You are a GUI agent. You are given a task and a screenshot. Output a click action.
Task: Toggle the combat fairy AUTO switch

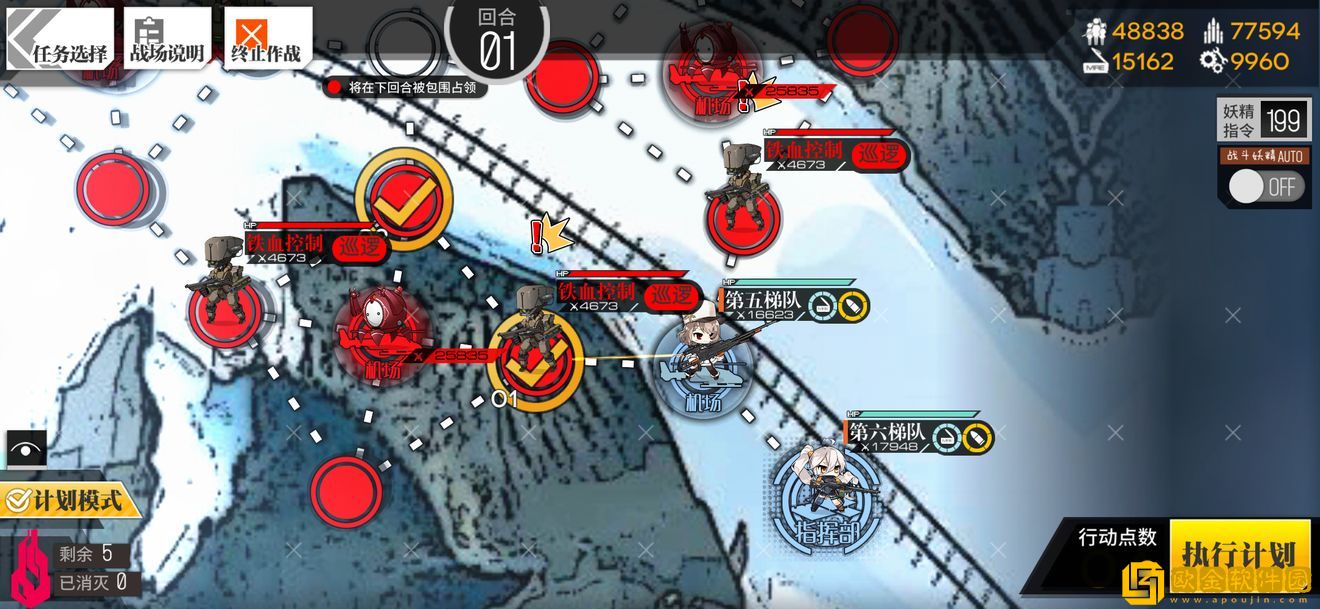(x=1265, y=186)
